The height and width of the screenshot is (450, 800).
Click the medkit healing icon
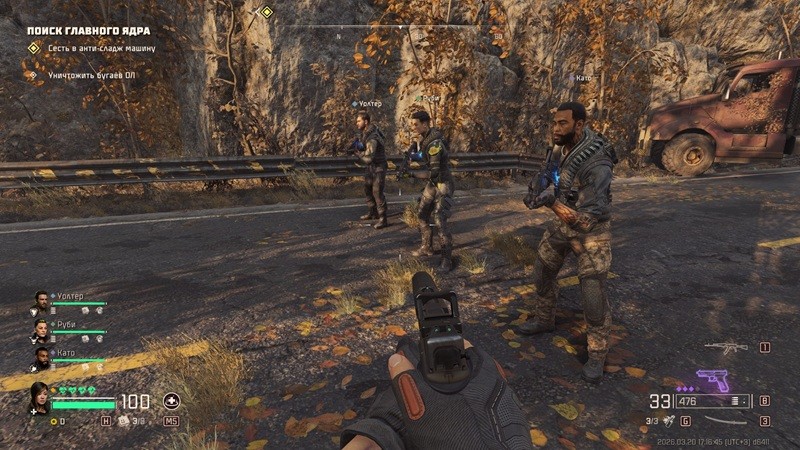pyautogui.click(x=172, y=401)
